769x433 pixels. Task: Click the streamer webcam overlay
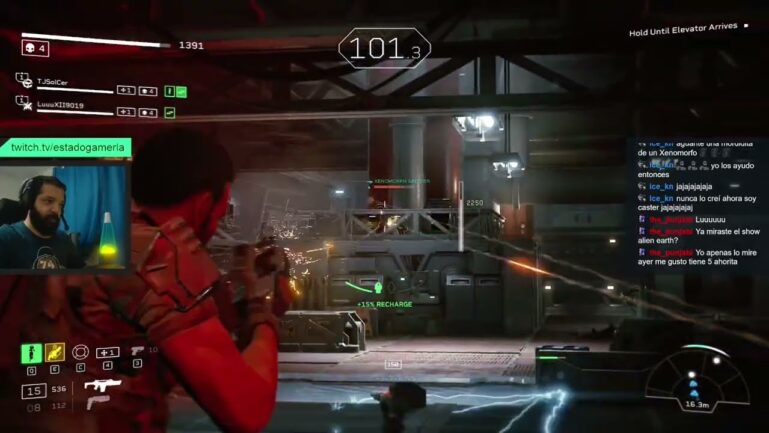tap(64, 216)
